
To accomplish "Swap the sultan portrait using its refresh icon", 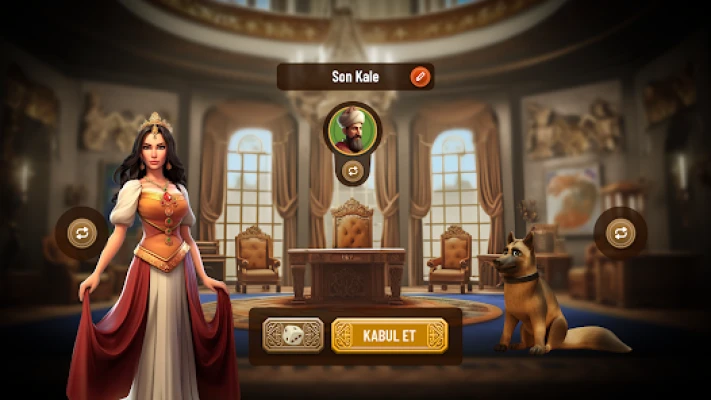I will [352, 171].
